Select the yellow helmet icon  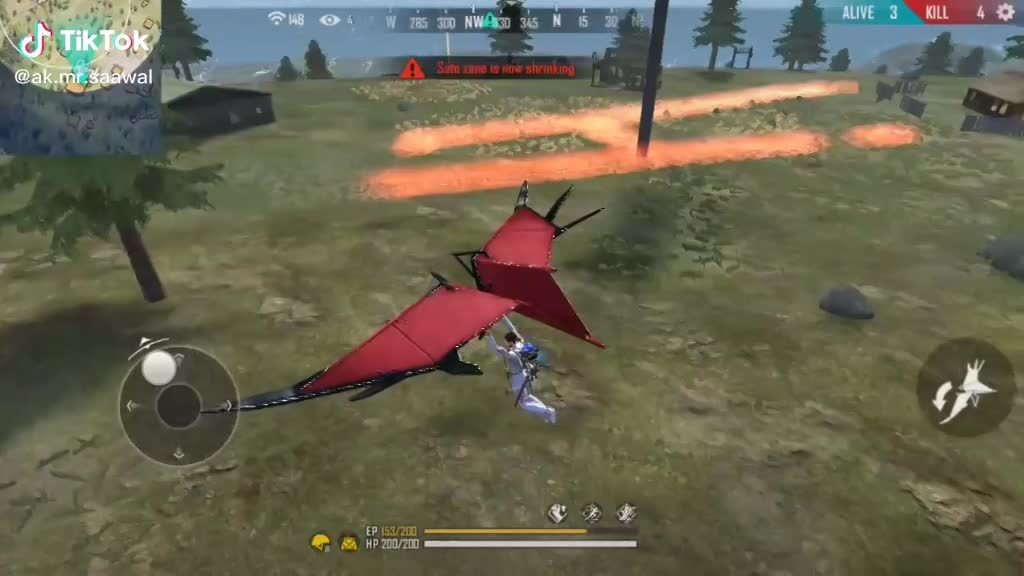321,542
